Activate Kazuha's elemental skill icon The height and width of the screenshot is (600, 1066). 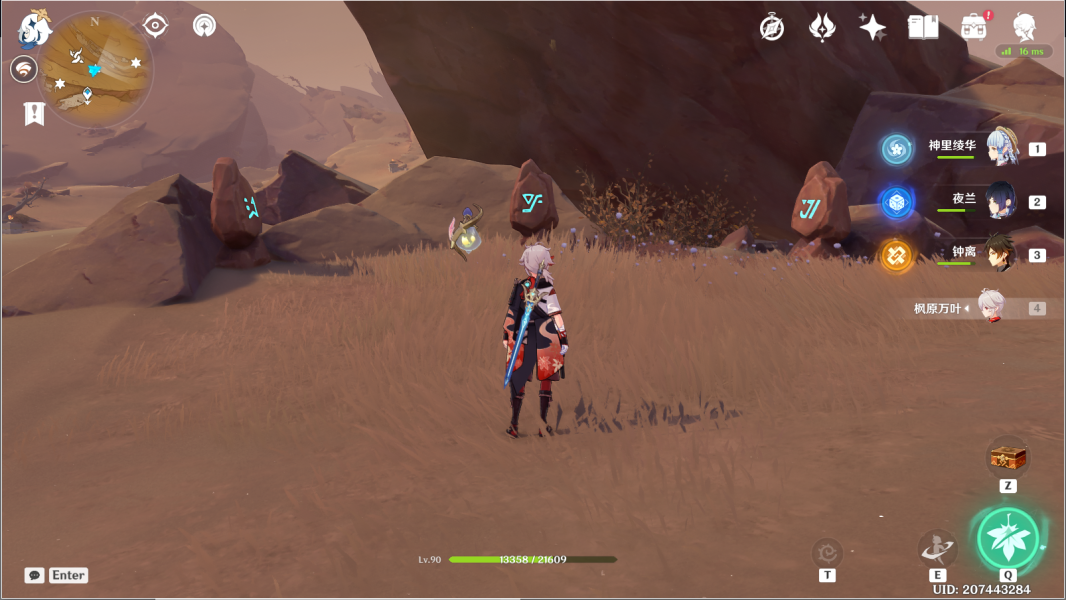pos(938,548)
